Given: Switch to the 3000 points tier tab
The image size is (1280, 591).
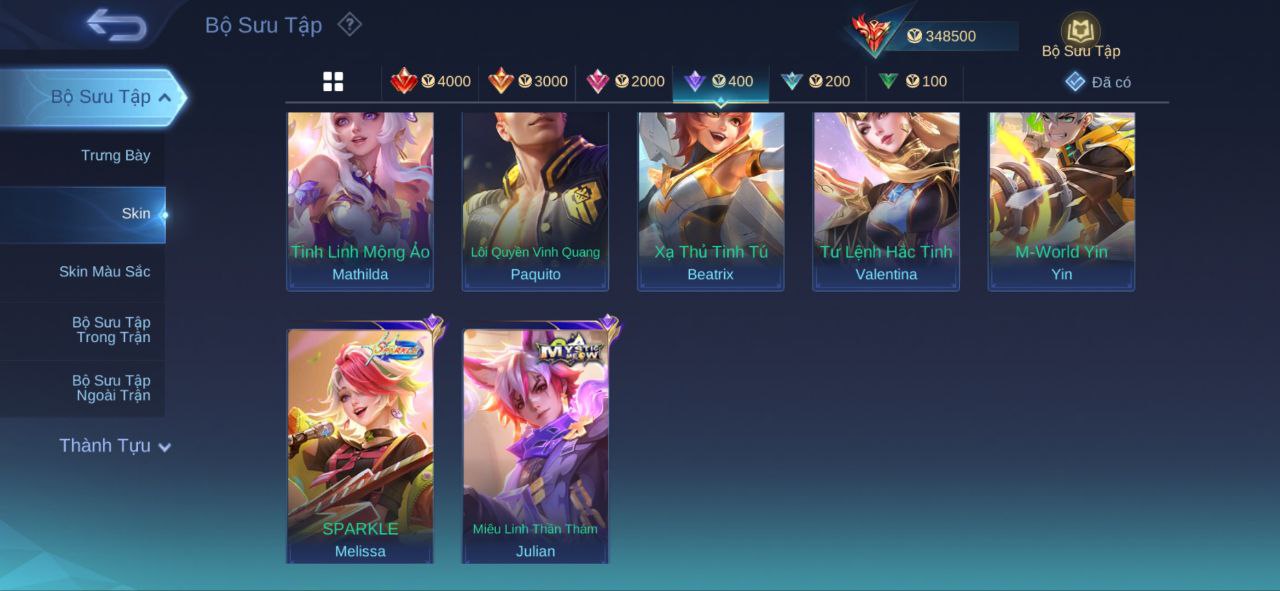Looking at the screenshot, I should [x=527, y=82].
